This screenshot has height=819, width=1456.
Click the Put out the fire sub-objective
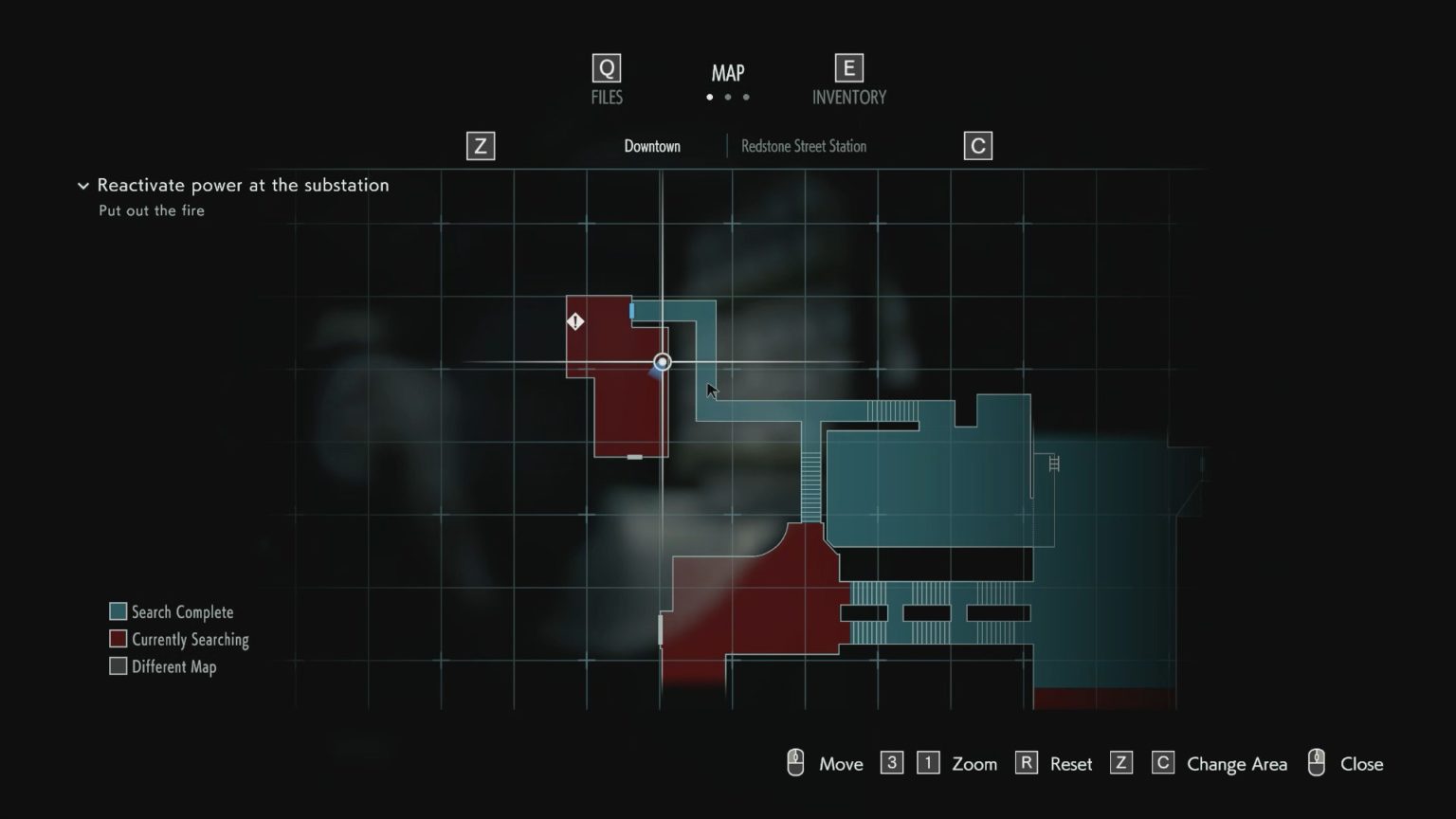(152, 210)
